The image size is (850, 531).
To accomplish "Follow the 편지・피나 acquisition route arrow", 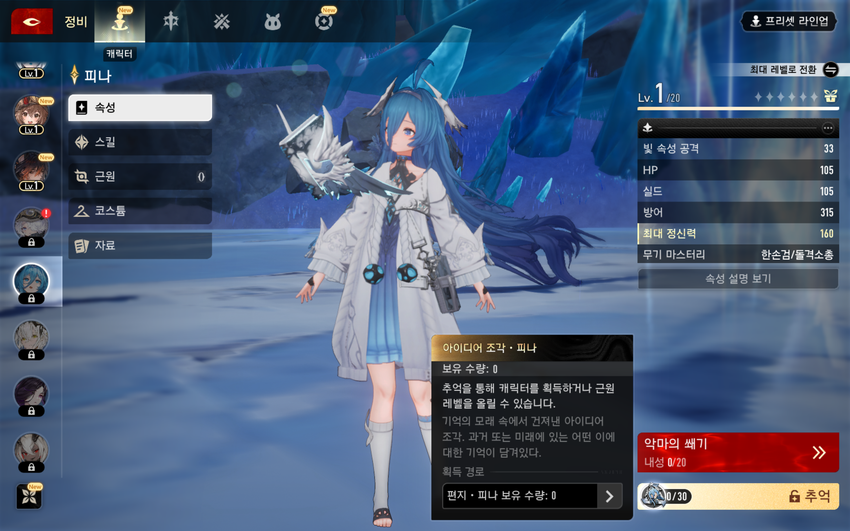I will [x=609, y=496].
